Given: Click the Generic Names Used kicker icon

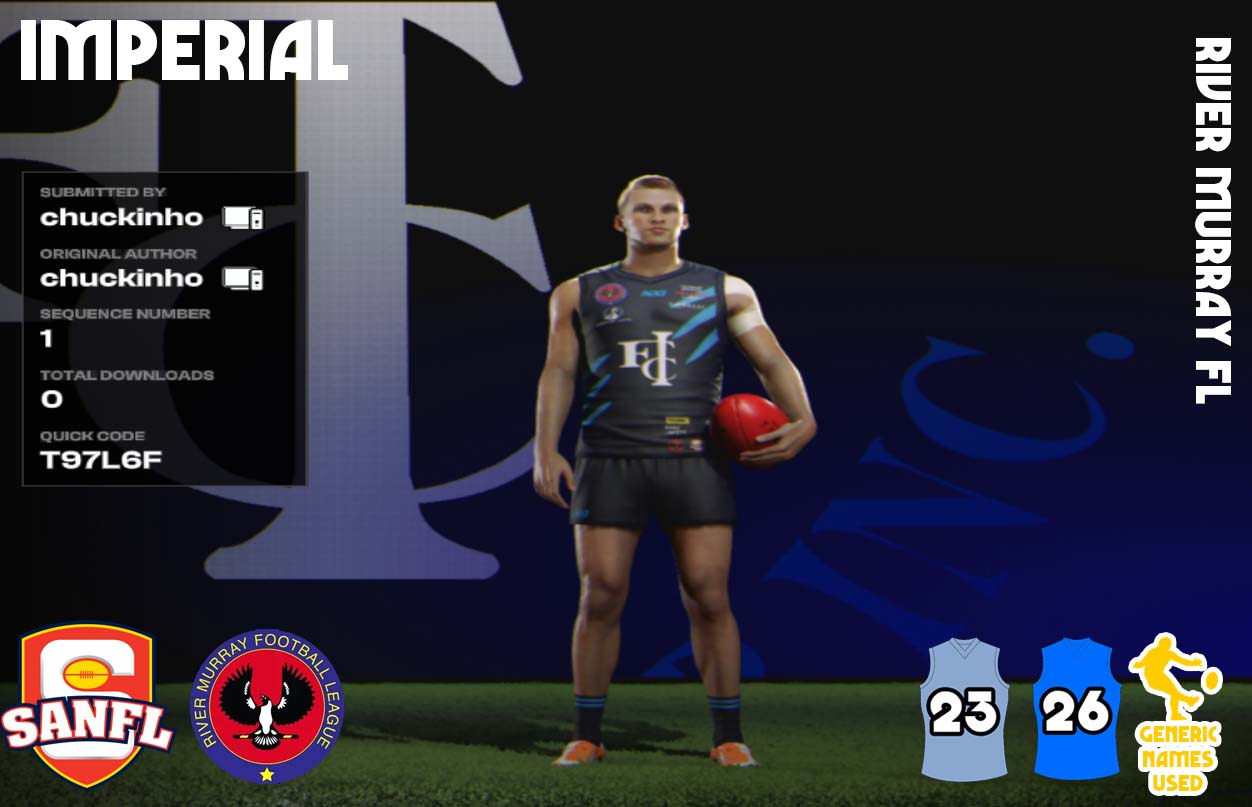Looking at the screenshot, I should (1176, 713).
